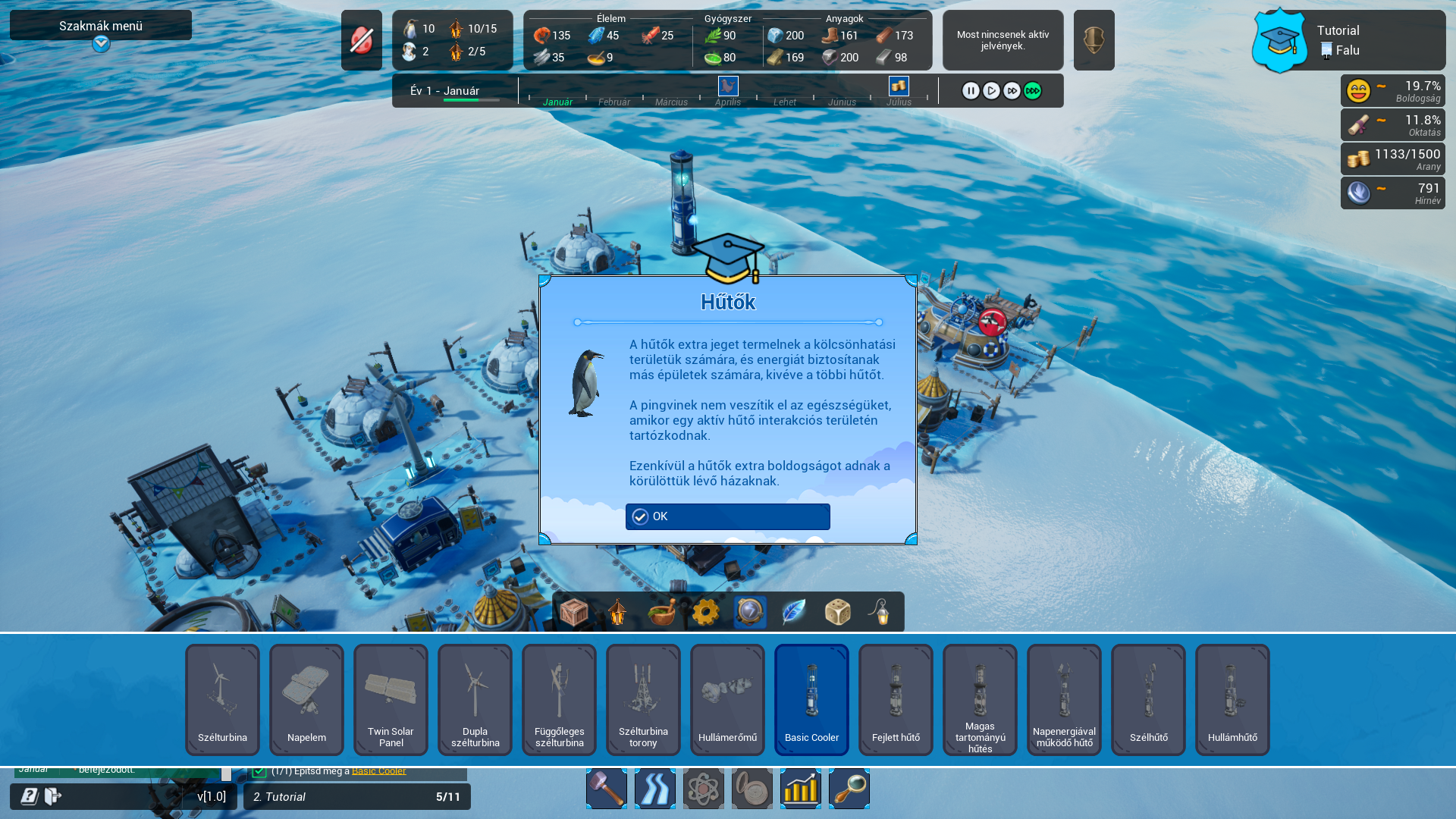
Task: Select the Hullámerőmű building card
Action: coord(727,699)
